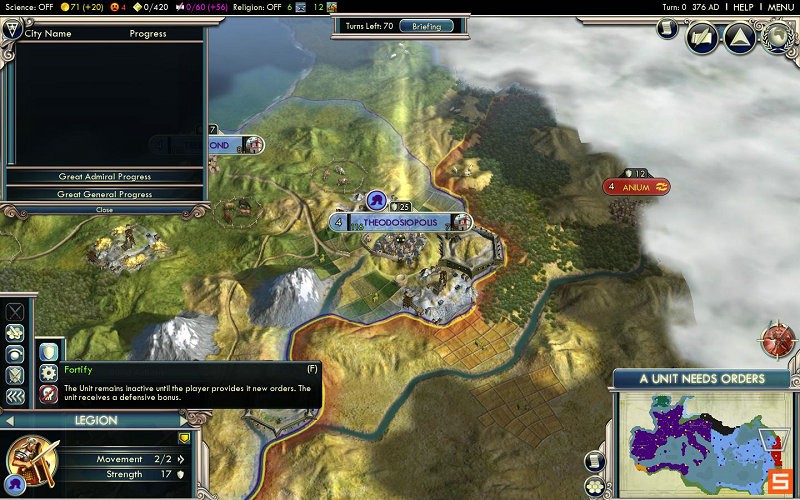Open the diplomacy globe button

click(x=777, y=38)
